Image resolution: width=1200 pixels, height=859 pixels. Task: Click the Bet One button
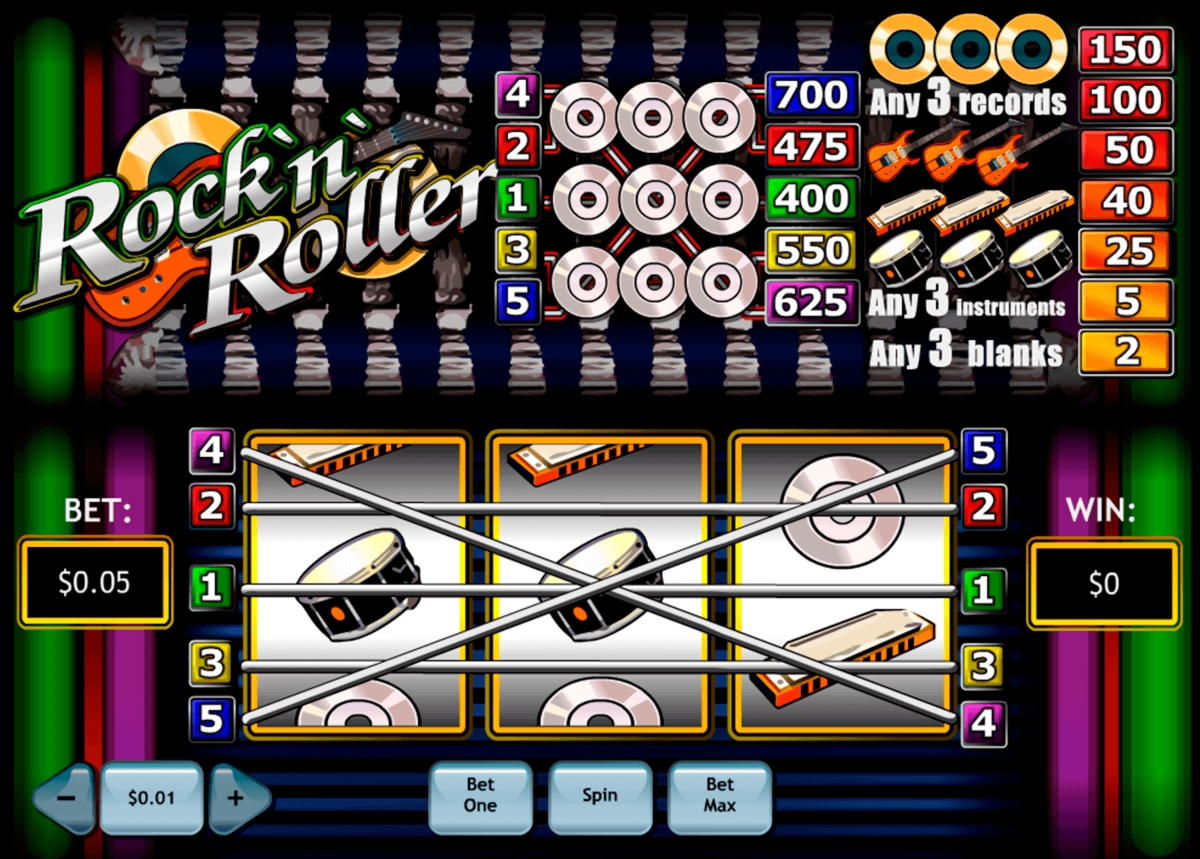click(480, 797)
